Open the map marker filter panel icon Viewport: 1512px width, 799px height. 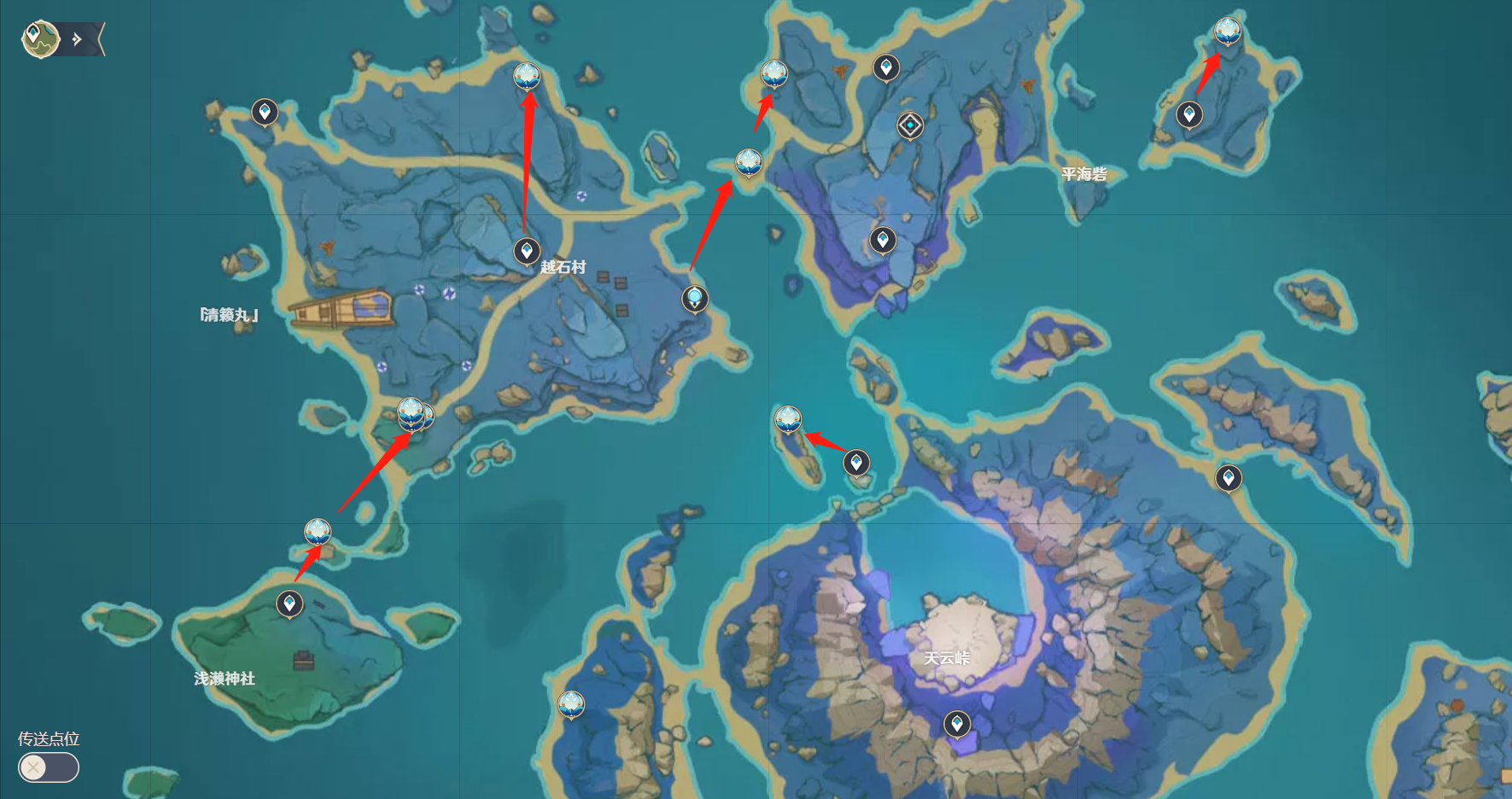click(39, 38)
